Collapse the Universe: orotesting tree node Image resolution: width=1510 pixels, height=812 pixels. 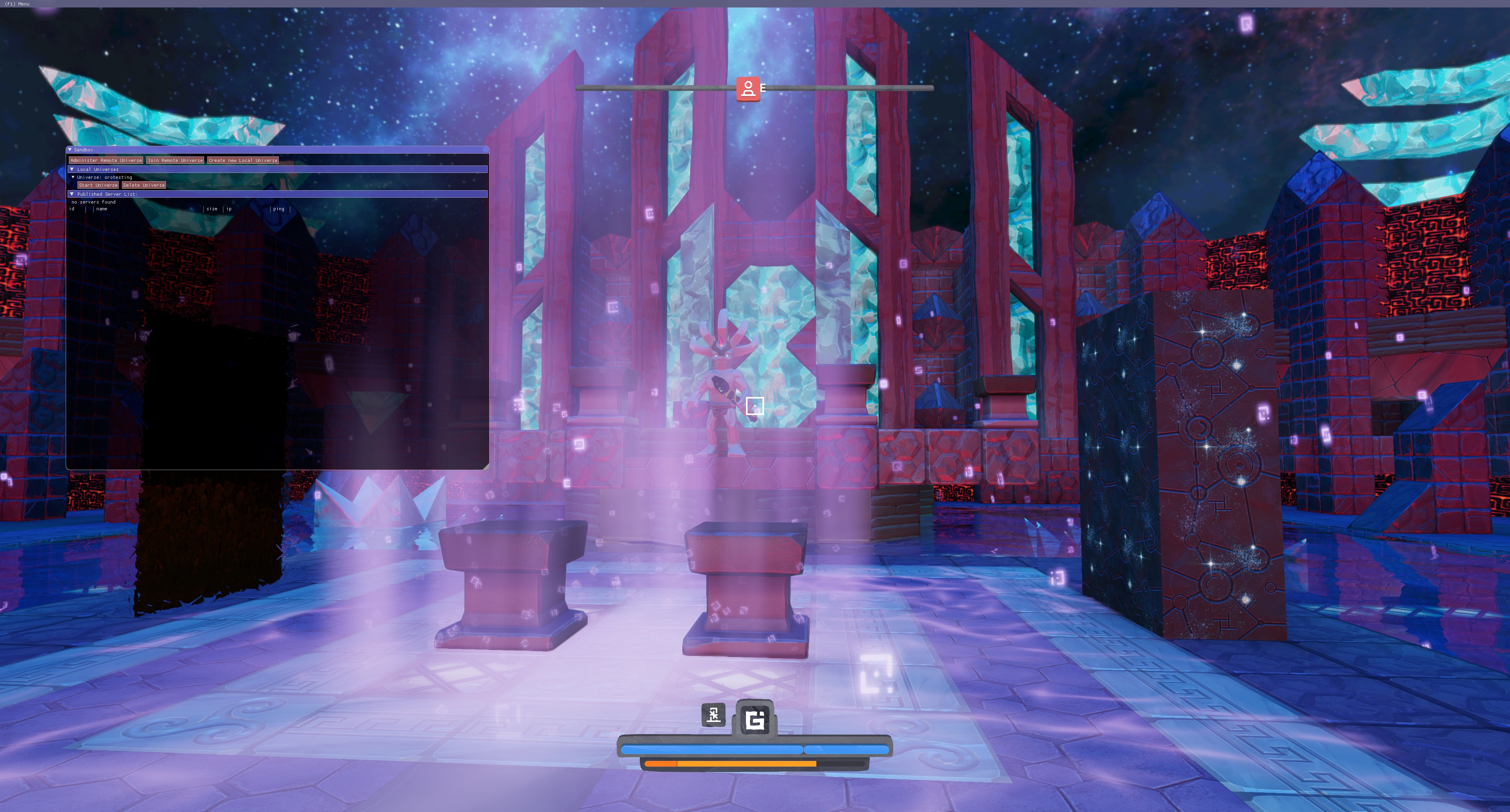(73, 177)
